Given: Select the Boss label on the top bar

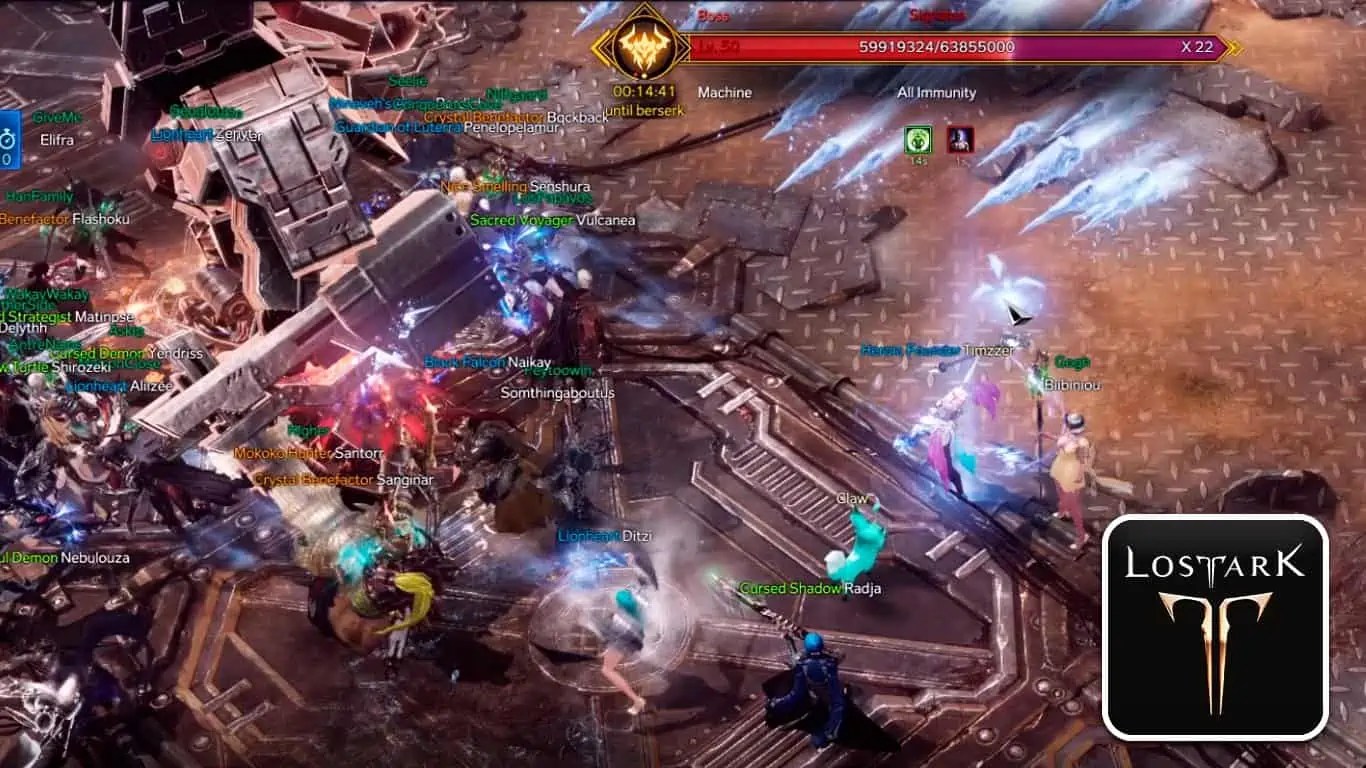Looking at the screenshot, I should coord(712,15).
